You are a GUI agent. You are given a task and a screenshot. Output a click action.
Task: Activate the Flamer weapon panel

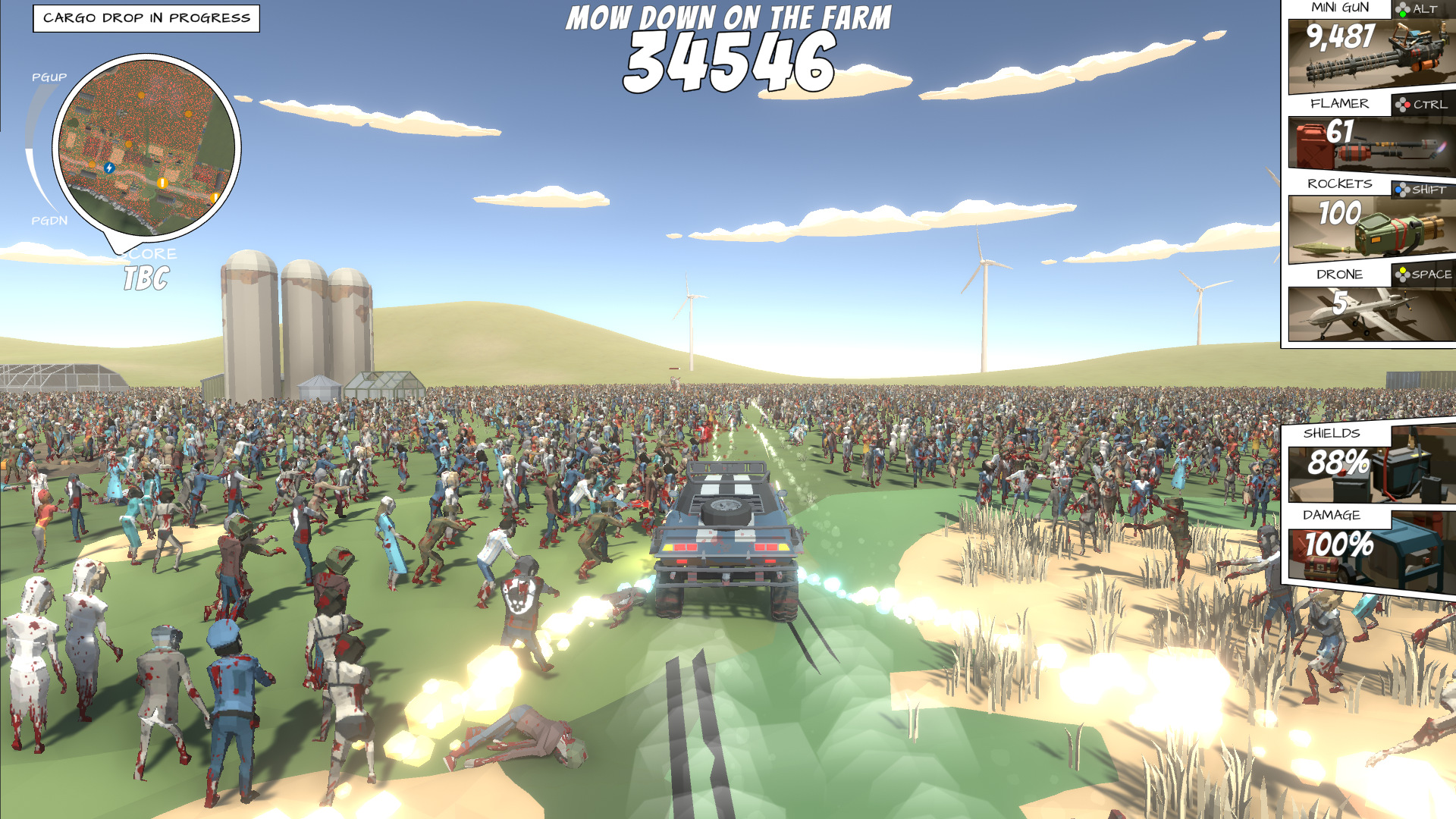[x=1371, y=143]
